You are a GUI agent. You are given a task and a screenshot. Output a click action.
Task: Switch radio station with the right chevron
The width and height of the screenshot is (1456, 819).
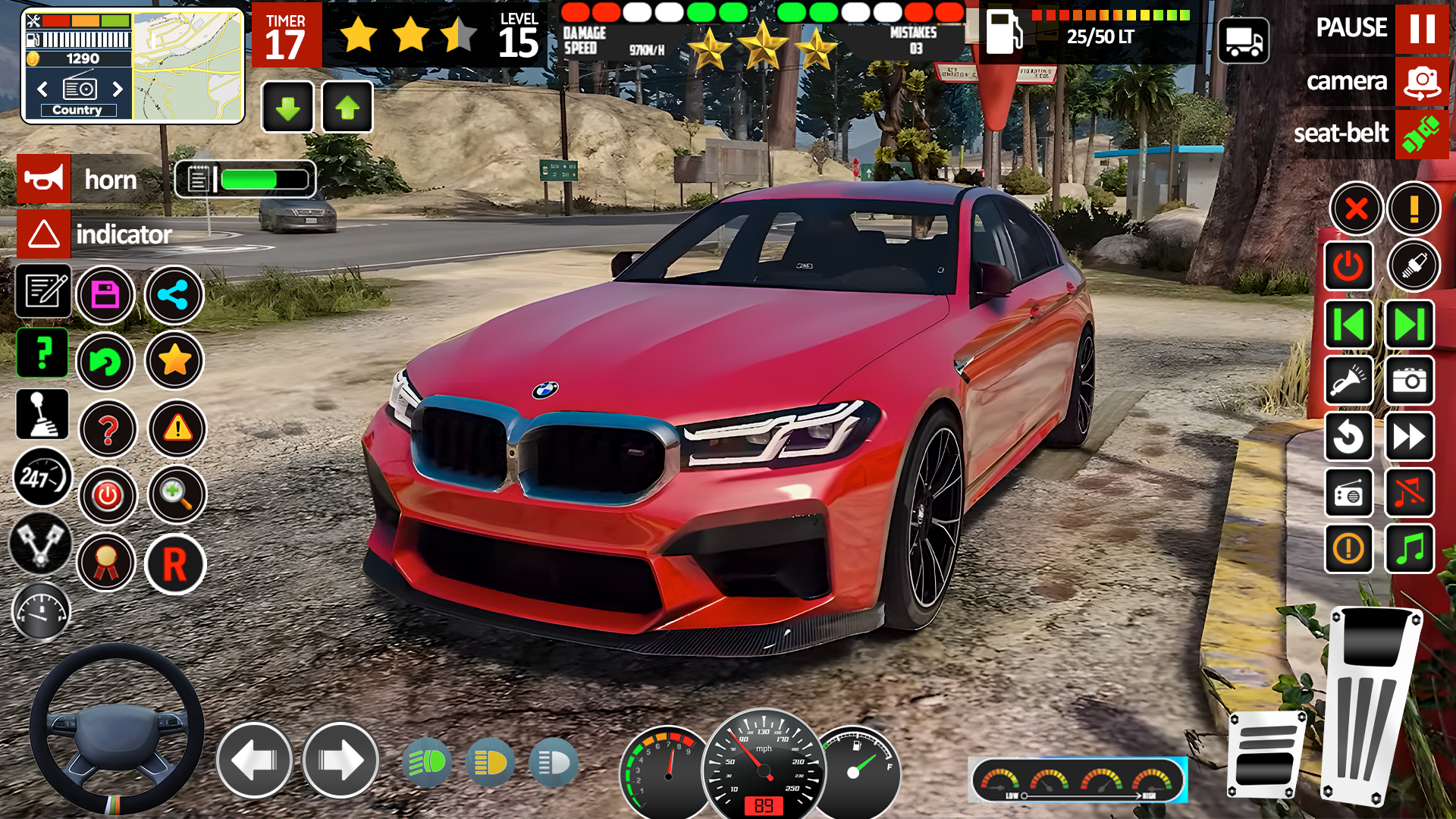pos(117,89)
